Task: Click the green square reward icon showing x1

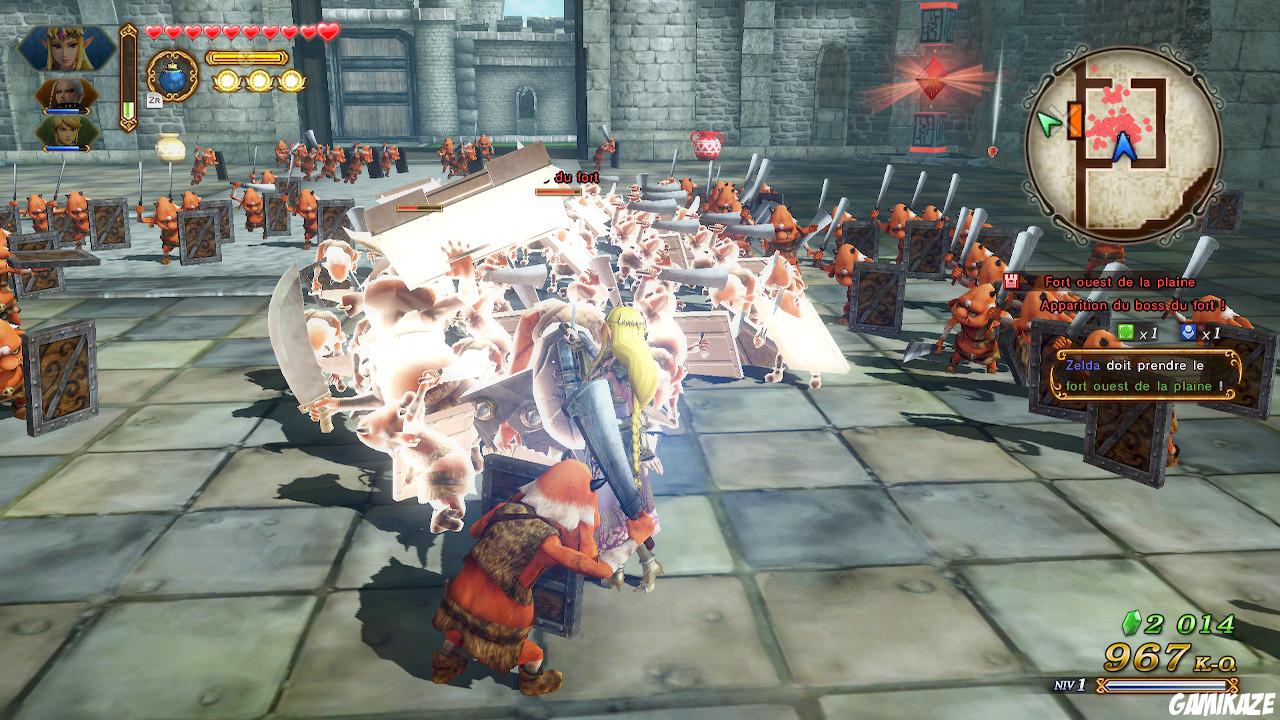Action: coord(1125,331)
